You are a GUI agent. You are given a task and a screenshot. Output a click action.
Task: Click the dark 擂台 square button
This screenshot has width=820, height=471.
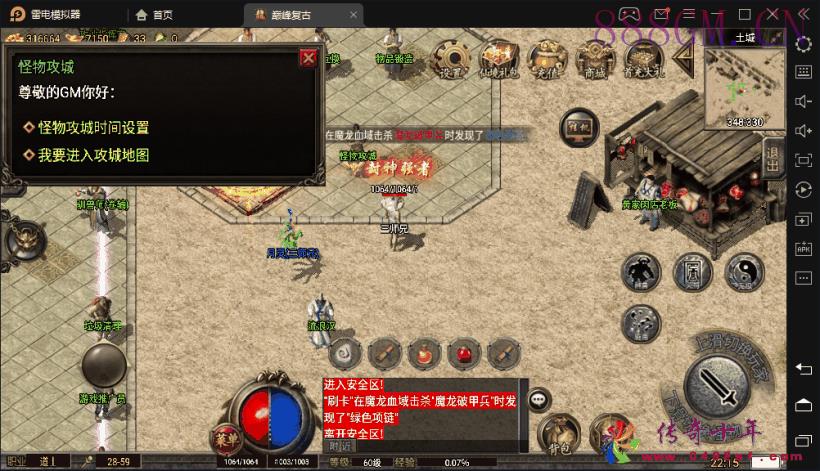pyautogui.click(x=578, y=128)
